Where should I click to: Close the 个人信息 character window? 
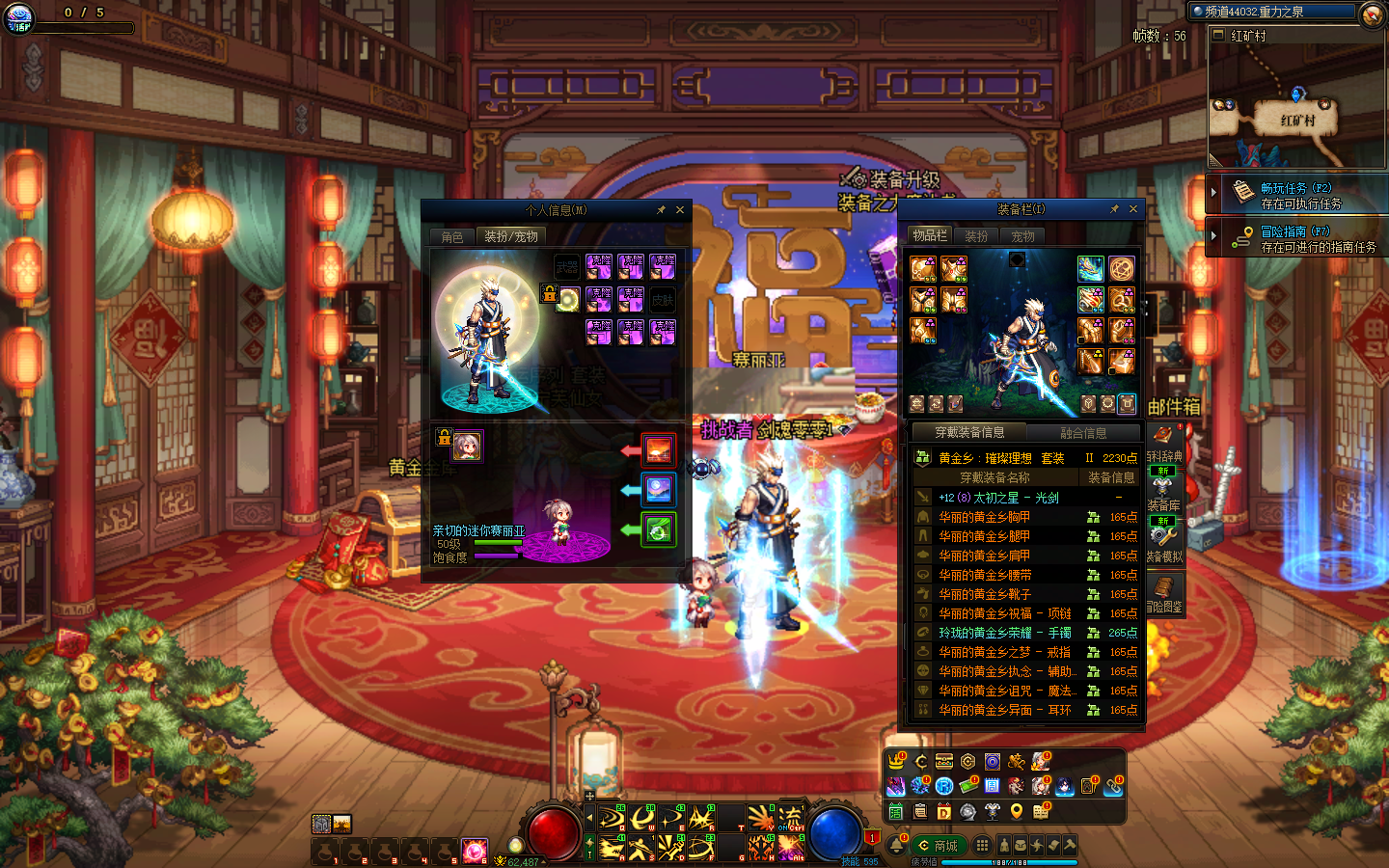coord(680,210)
